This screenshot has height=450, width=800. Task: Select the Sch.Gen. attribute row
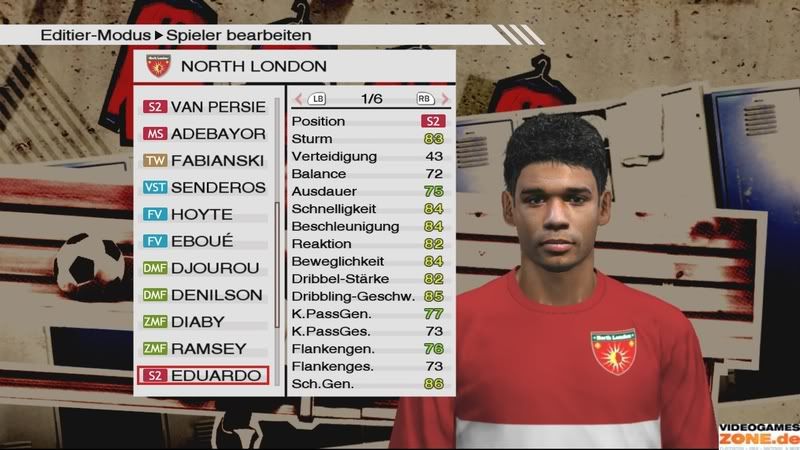(x=367, y=383)
